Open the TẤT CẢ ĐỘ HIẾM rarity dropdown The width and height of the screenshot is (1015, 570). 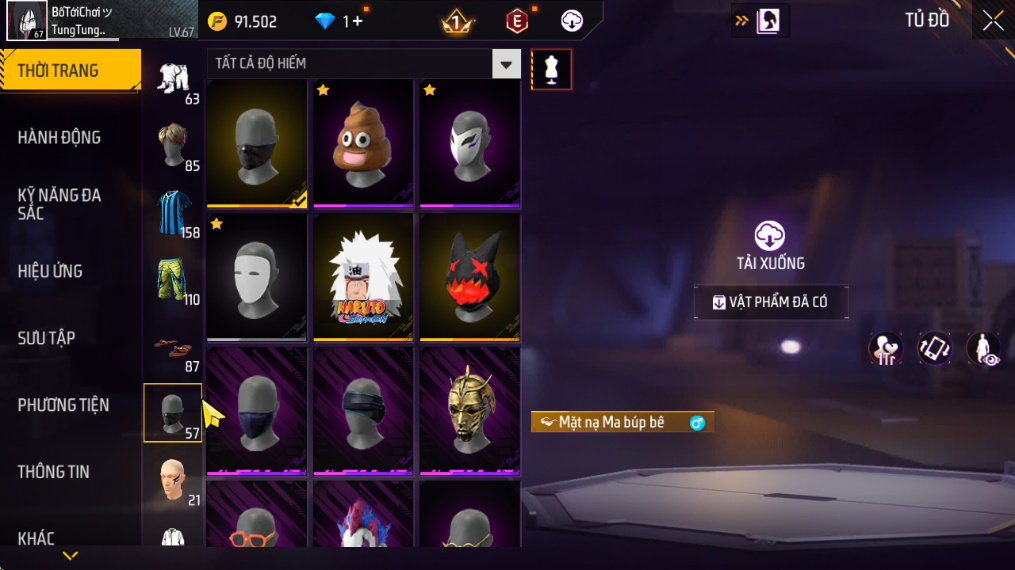click(x=506, y=64)
